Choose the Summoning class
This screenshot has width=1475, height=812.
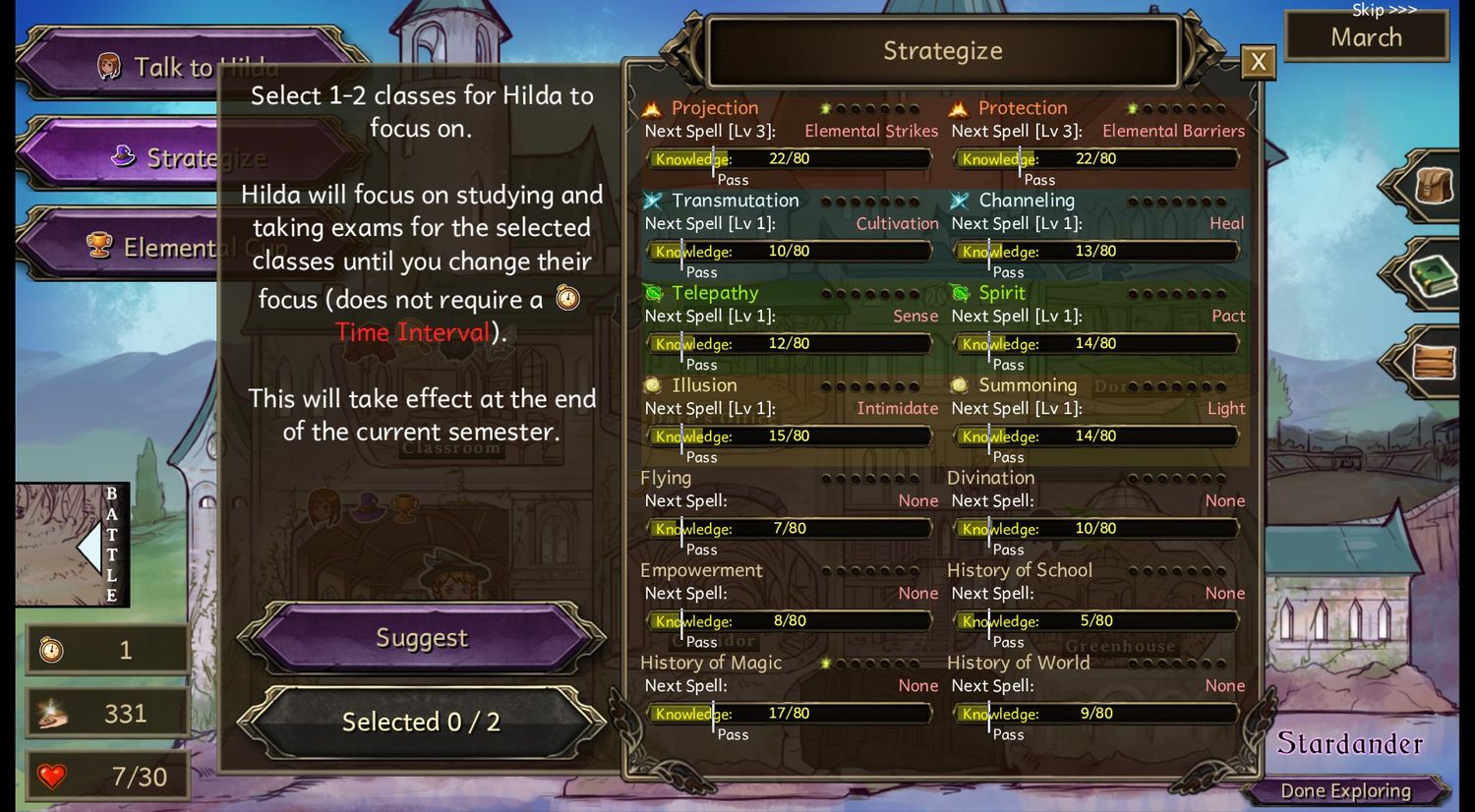(x=1027, y=385)
